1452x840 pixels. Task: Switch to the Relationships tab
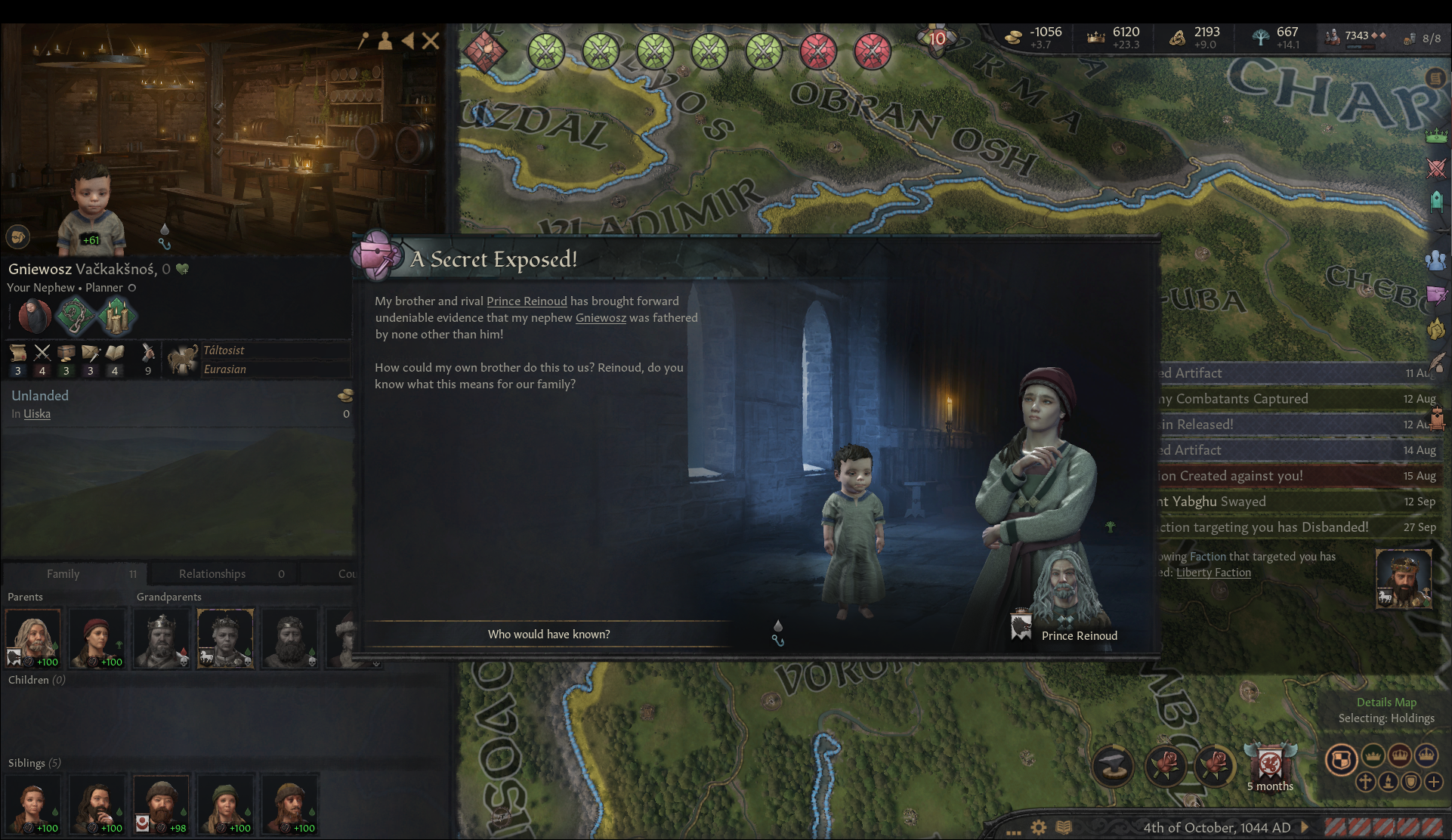pos(212,573)
